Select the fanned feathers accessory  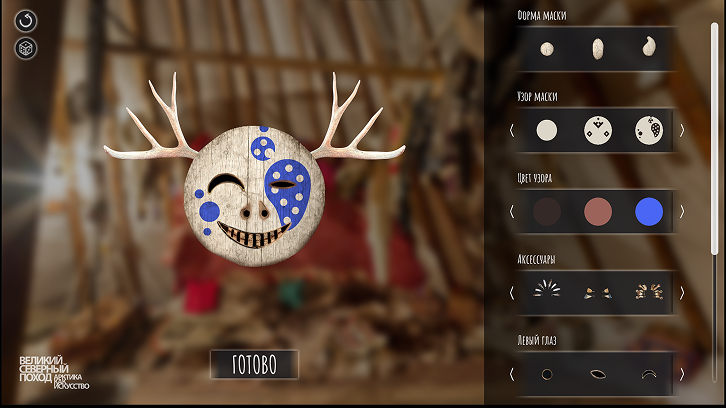click(546, 292)
